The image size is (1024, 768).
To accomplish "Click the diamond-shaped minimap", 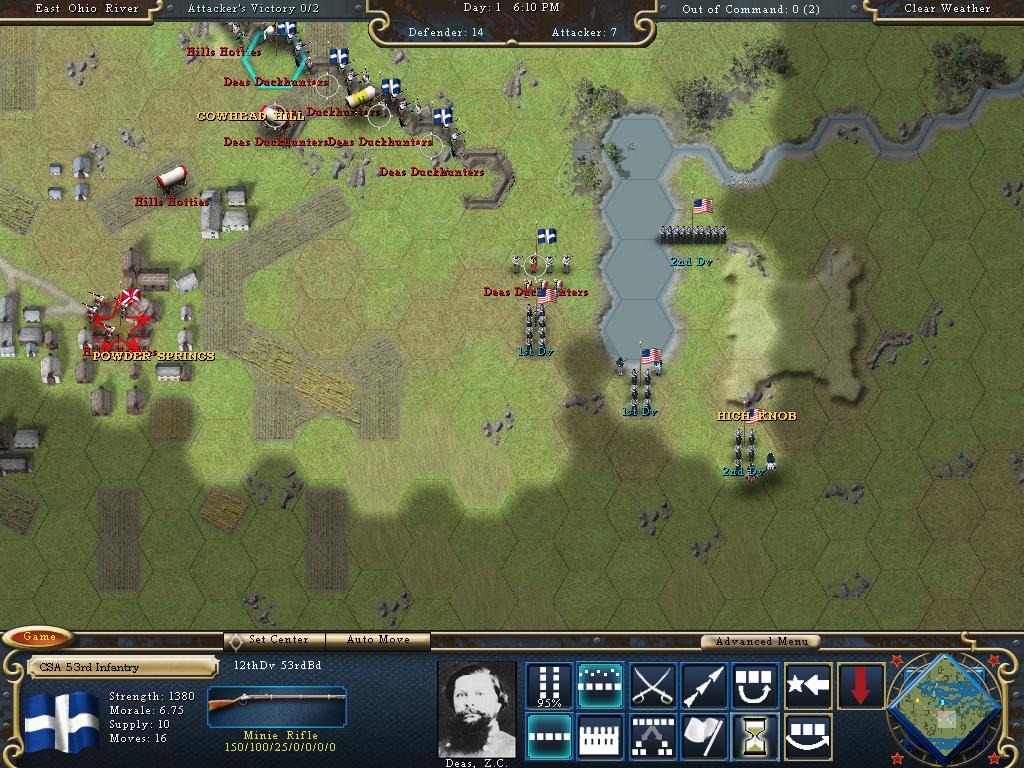I will coord(944,705).
